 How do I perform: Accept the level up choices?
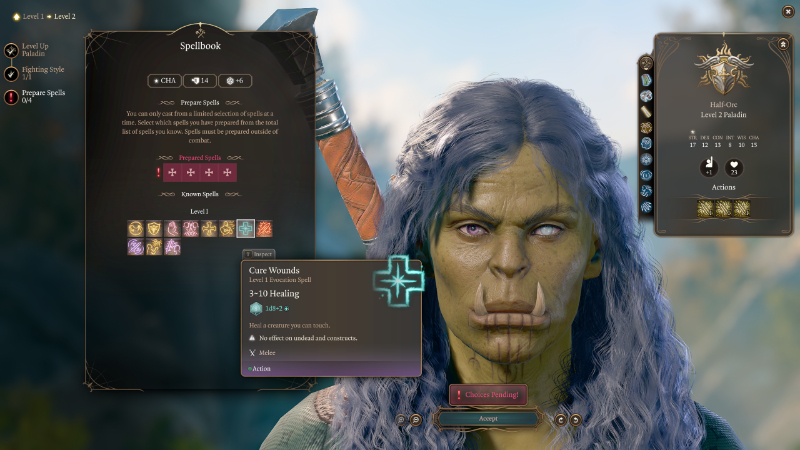(487, 419)
